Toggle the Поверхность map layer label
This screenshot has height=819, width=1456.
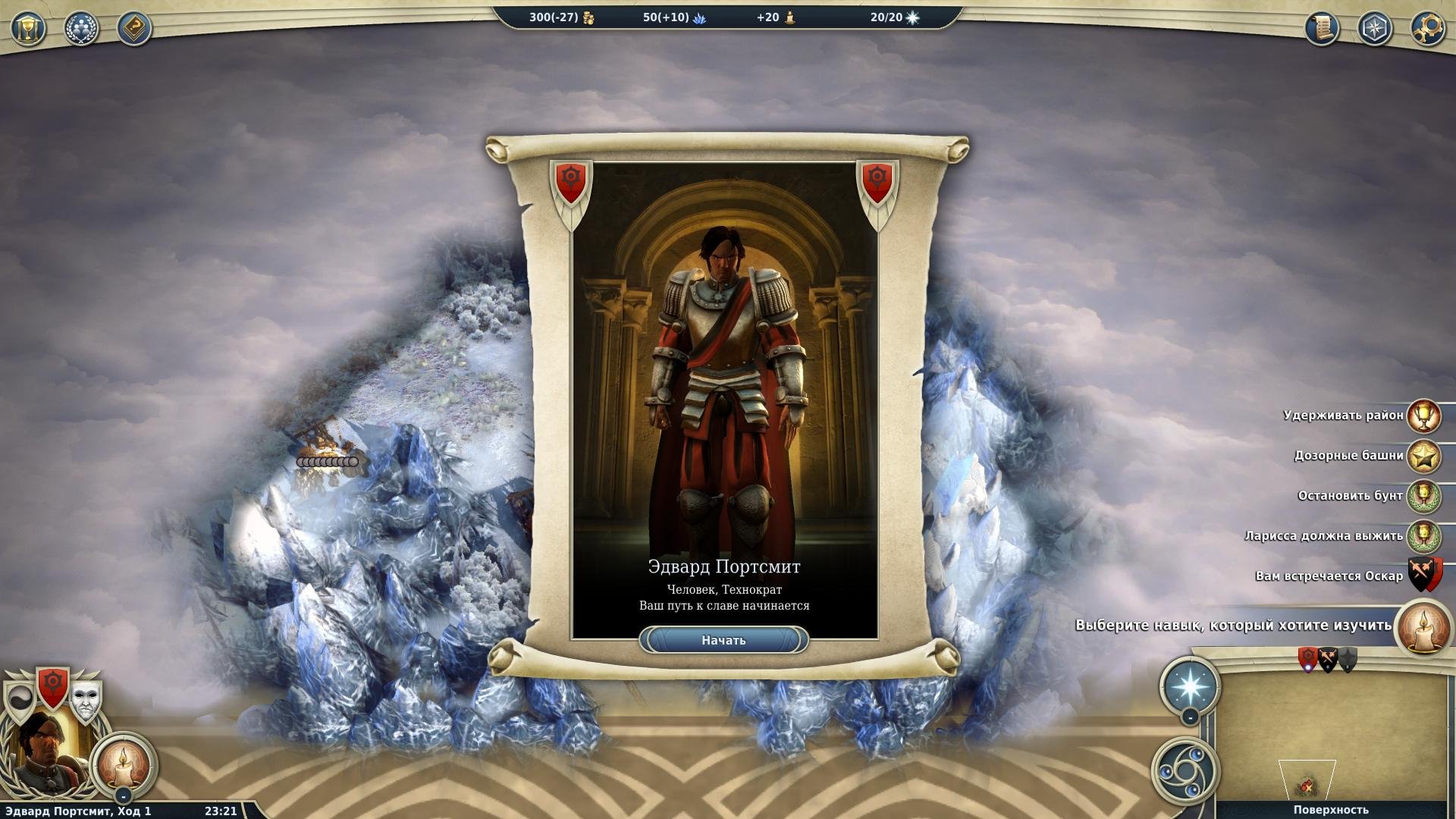tap(1331, 810)
